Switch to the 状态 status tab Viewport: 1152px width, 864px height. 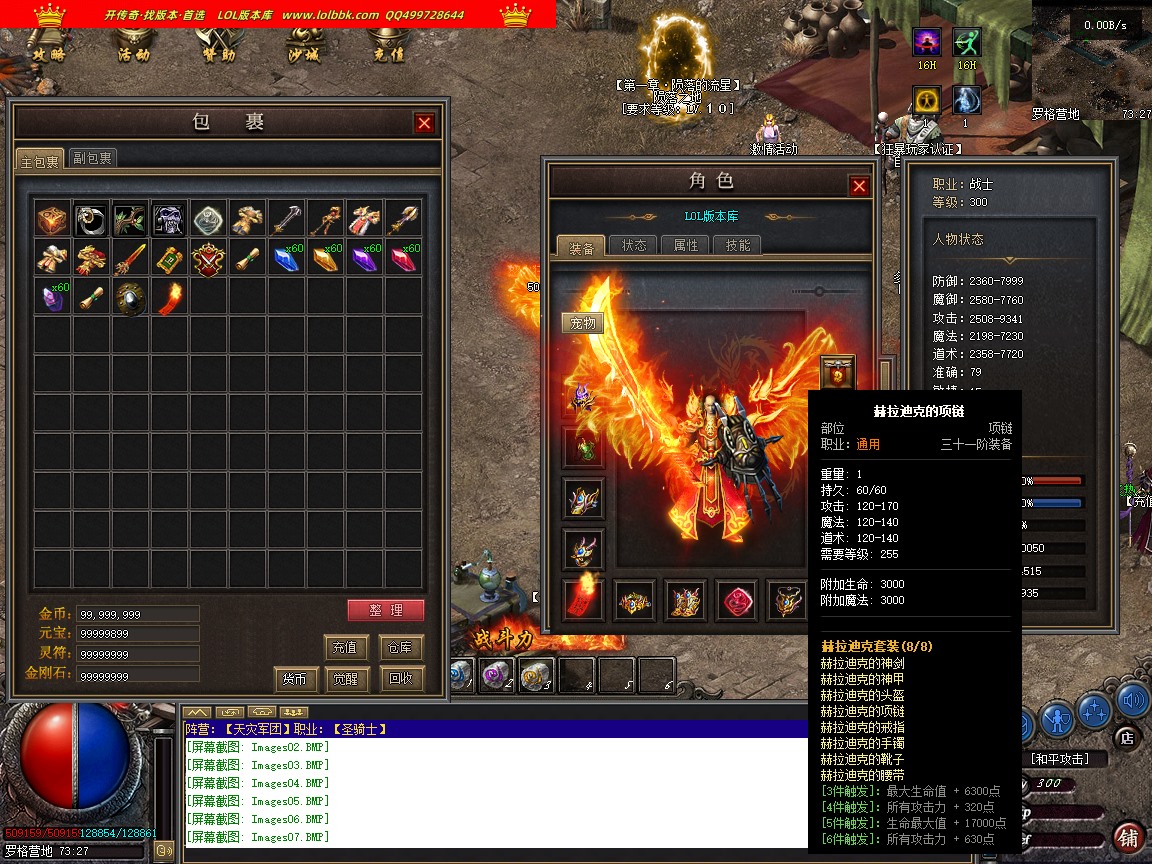pyautogui.click(x=634, y=245)
